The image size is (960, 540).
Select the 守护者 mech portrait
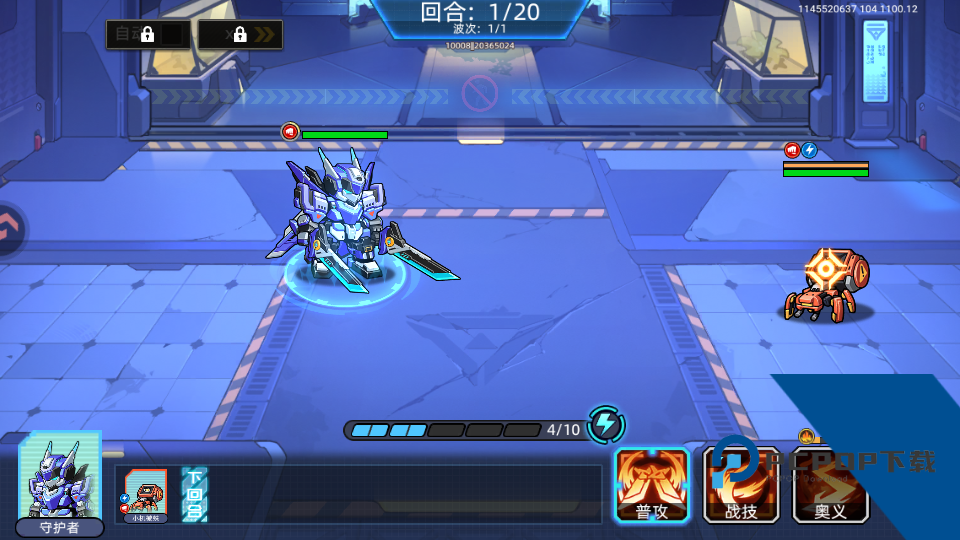[60, 482]
